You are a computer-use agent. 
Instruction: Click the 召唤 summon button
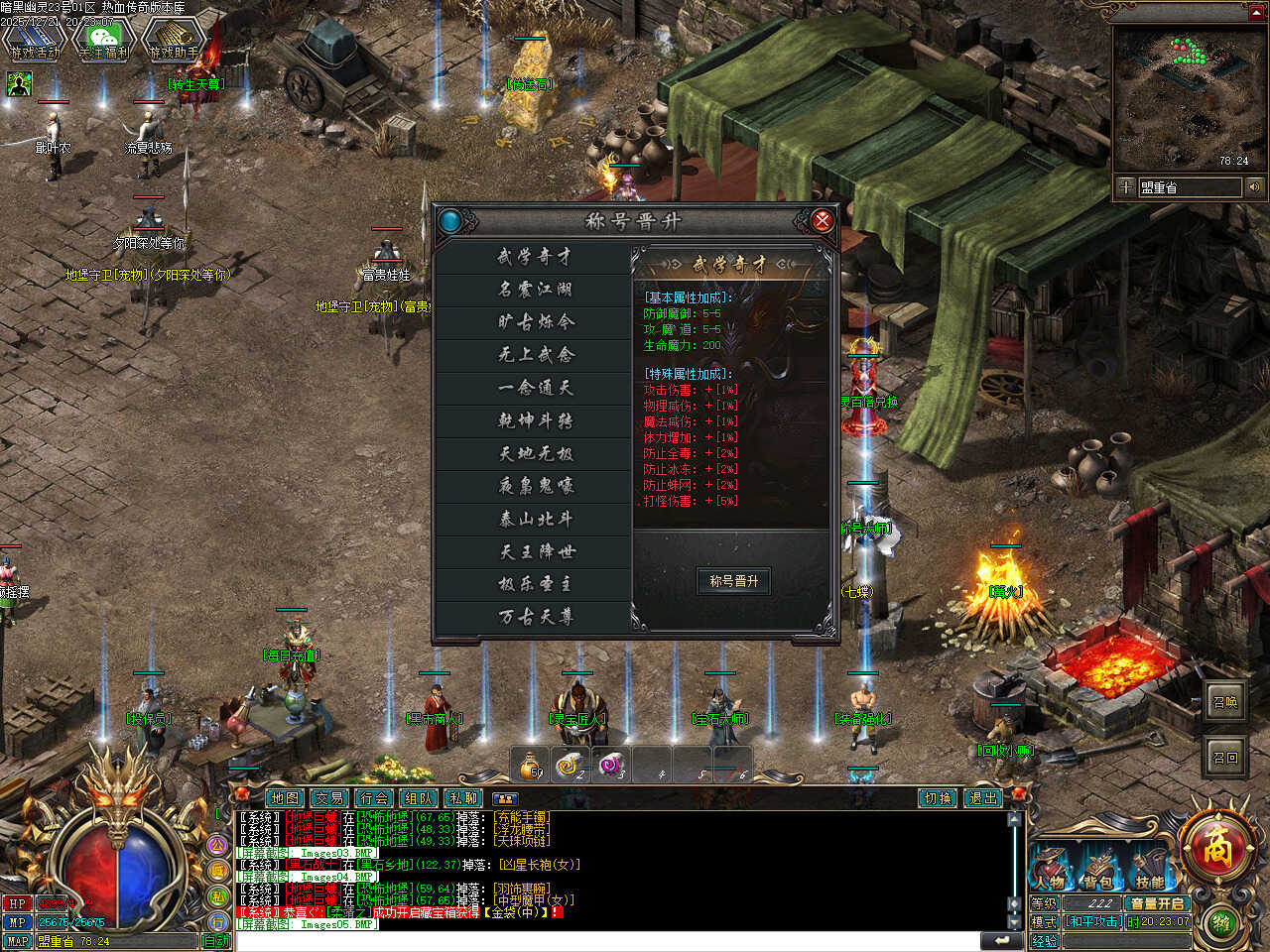(1226, 702)
